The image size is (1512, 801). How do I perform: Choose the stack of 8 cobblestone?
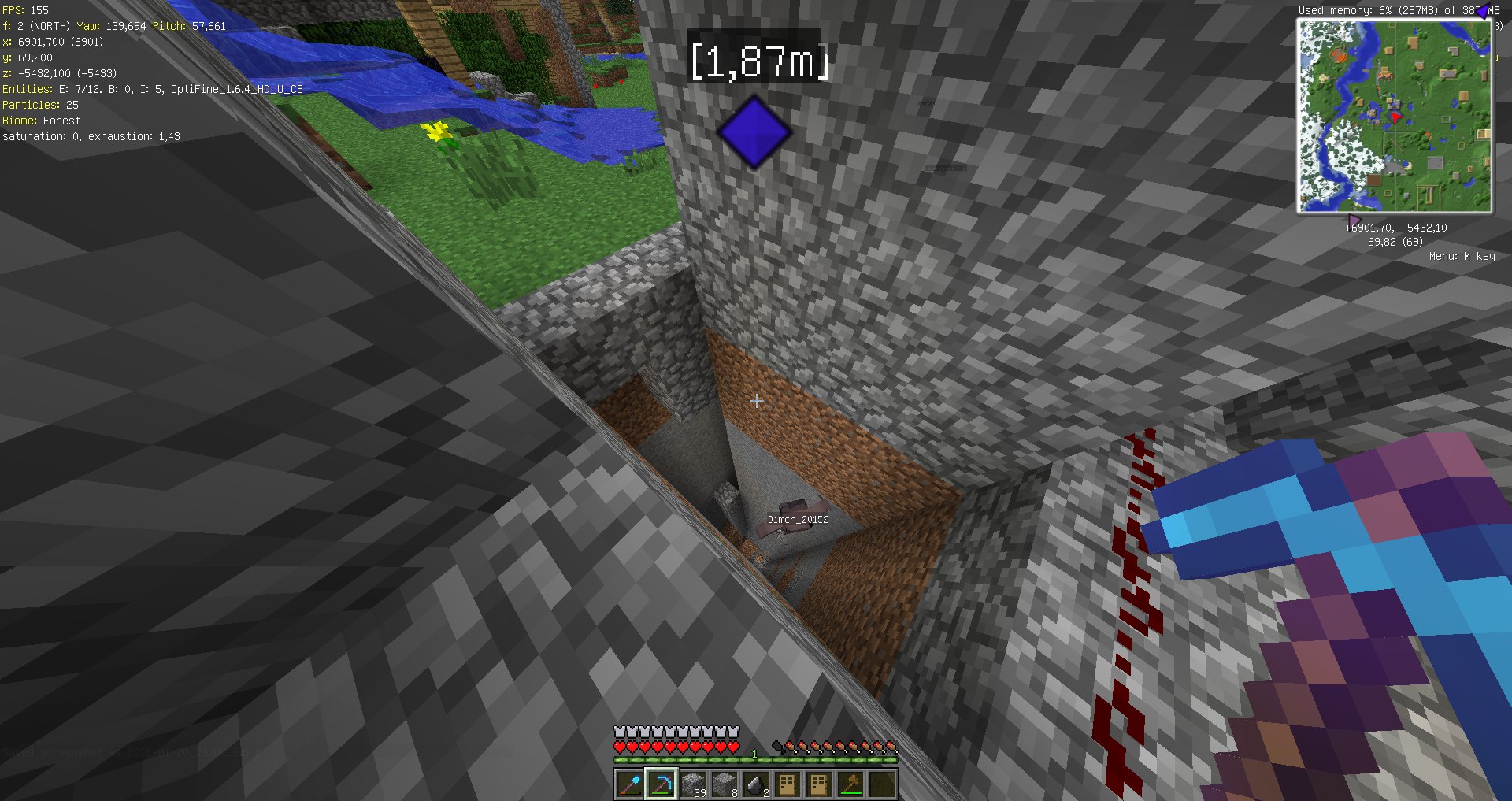(724, 784)
